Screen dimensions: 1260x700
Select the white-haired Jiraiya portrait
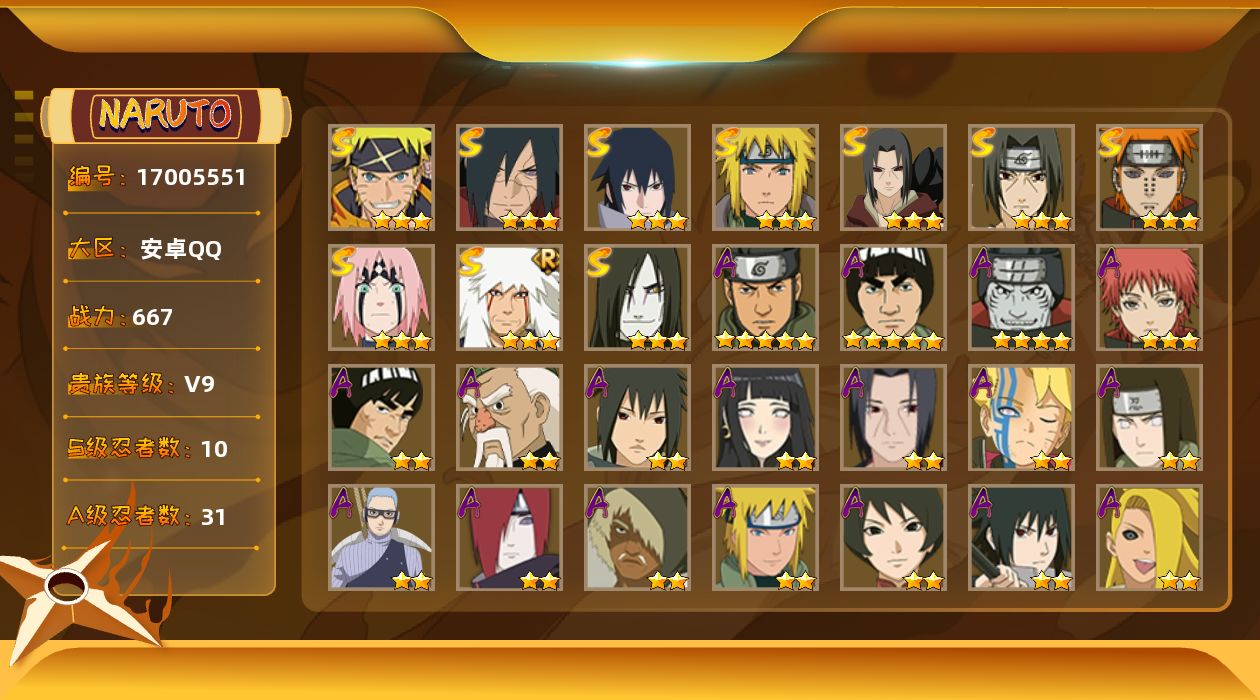point(509,297)
